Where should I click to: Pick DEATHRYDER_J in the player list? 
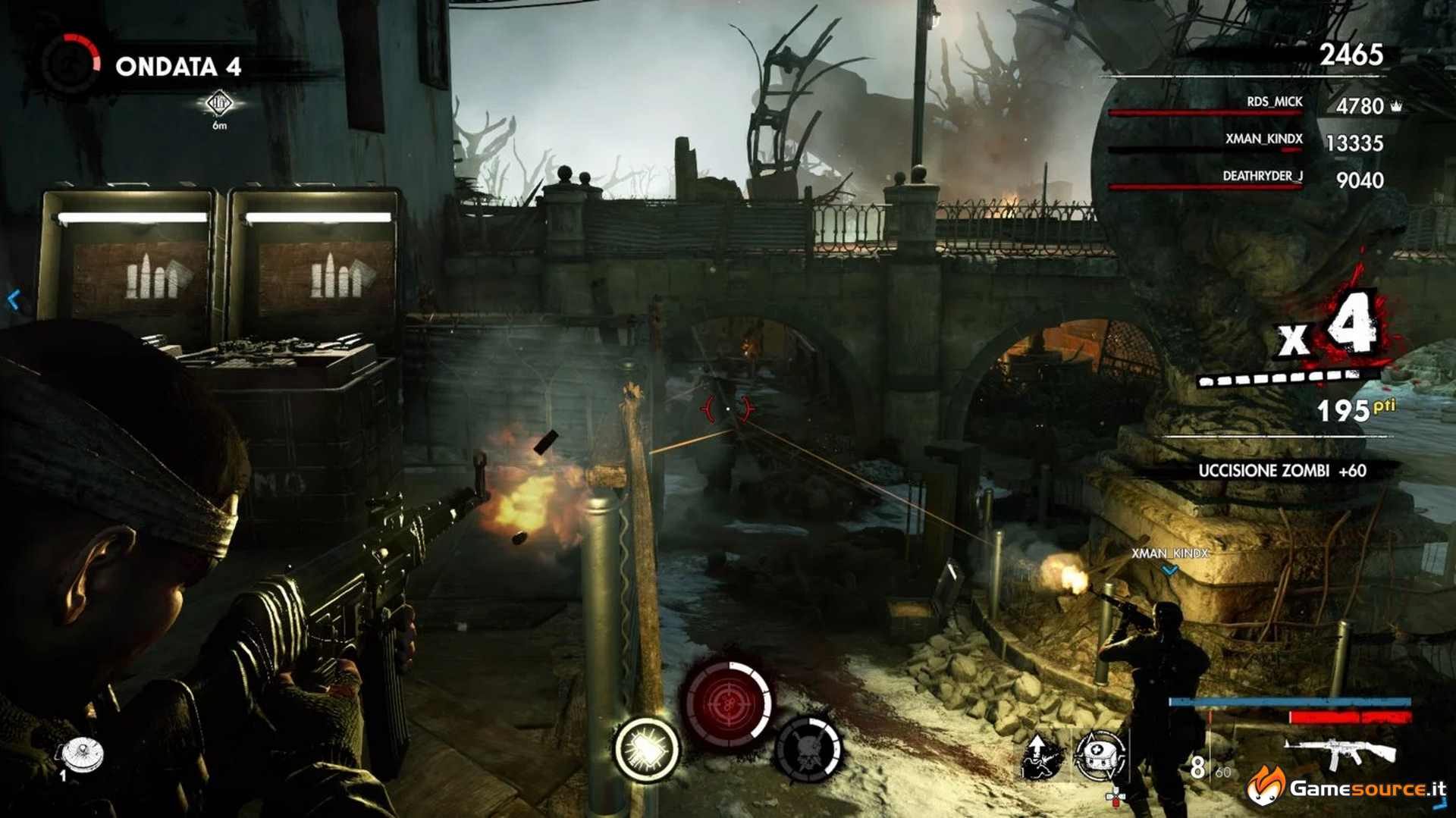(1262, 177)
